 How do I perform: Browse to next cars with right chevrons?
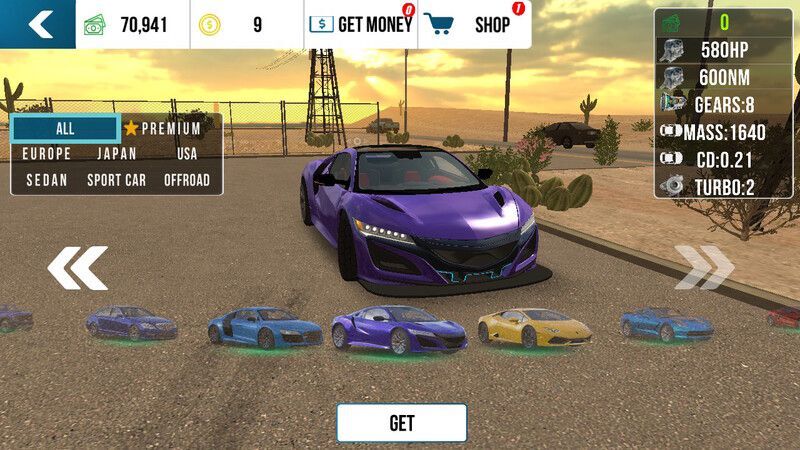(x=705, y=267)
